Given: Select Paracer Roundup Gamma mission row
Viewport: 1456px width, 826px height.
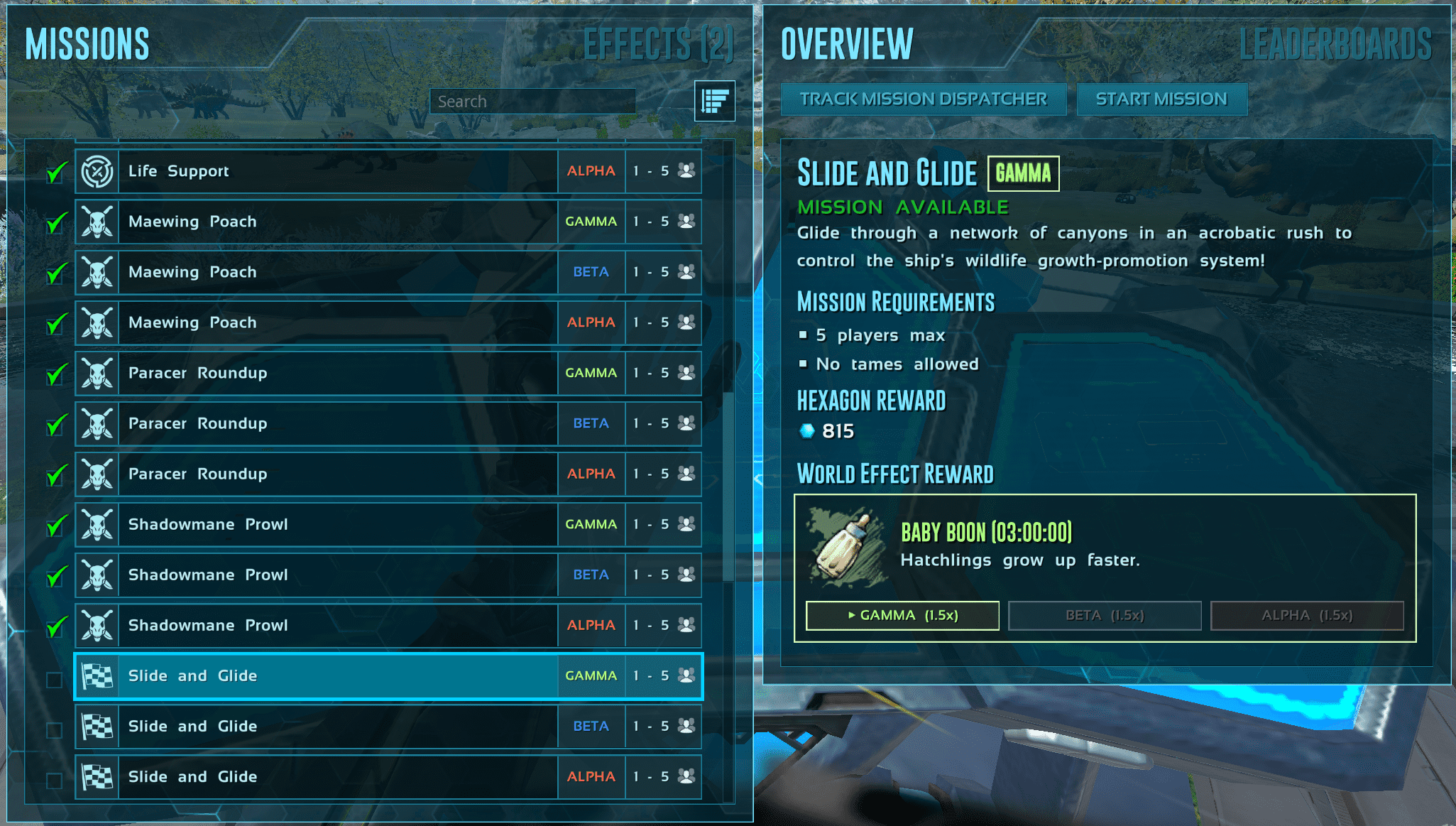Looking at the screenshot, I should (x=388, y=373).
